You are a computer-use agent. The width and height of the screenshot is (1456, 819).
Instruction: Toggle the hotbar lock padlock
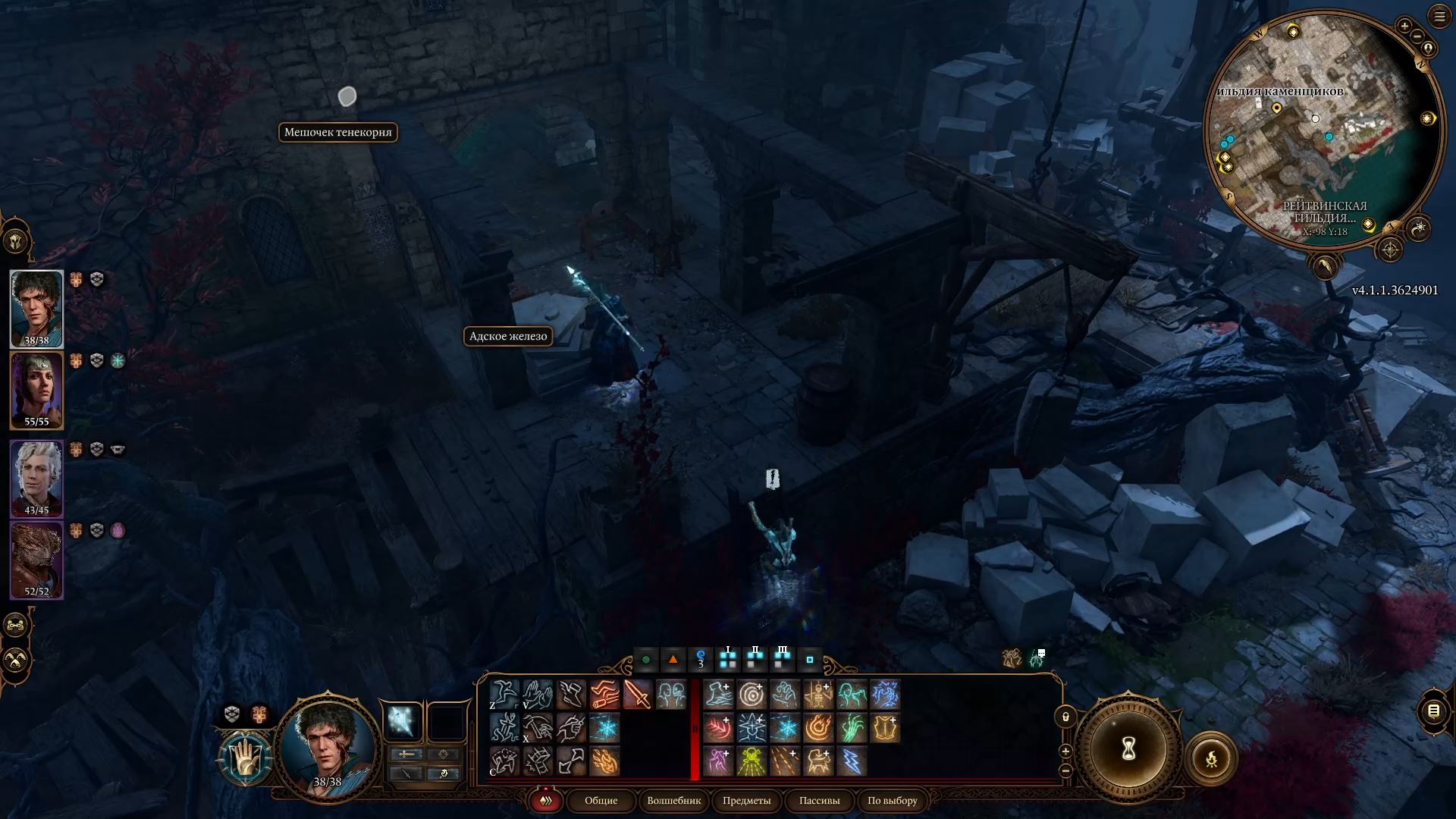pyautogui.click(x=1065, y=716)
